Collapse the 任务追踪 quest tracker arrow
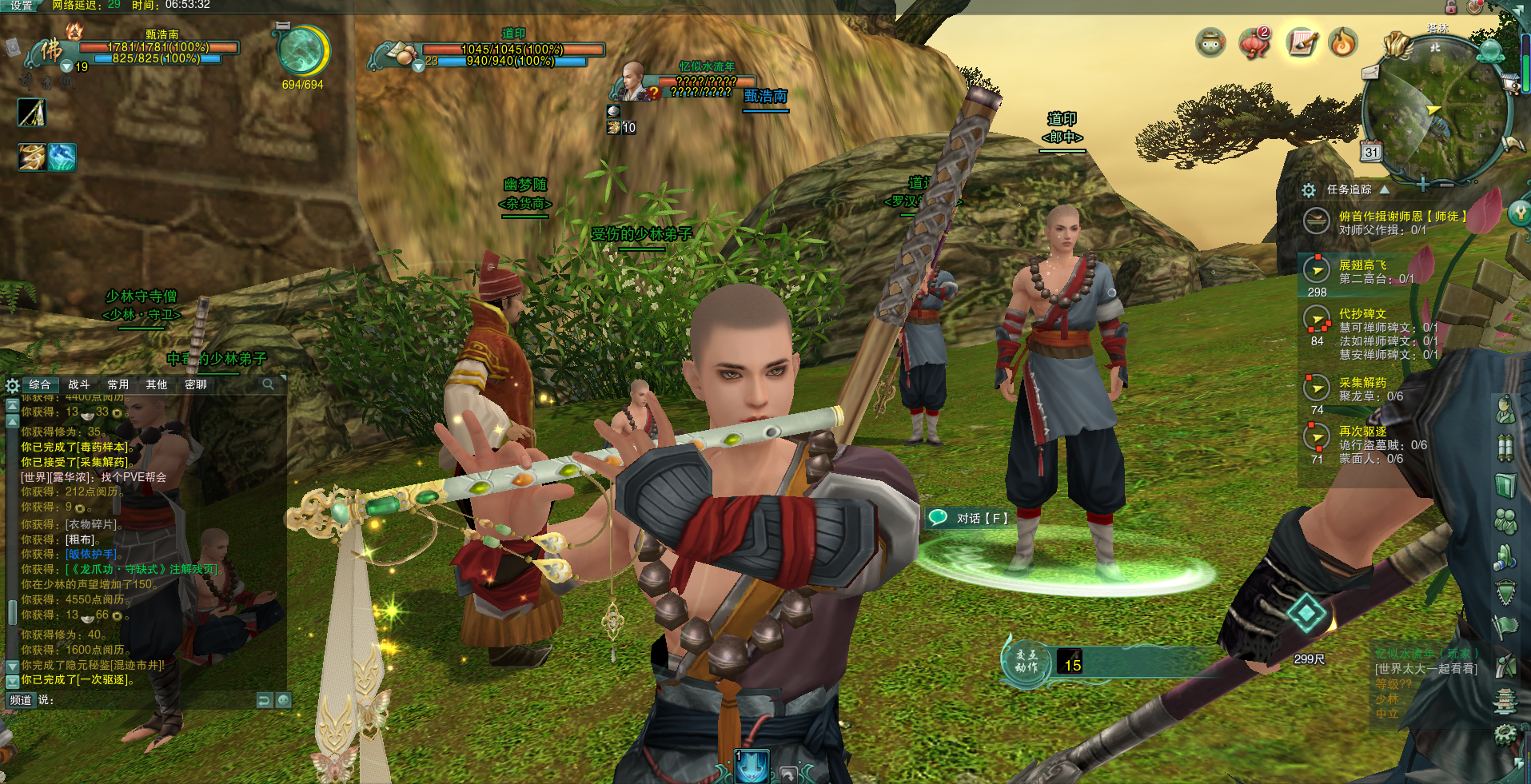This screenshot has height=784, width=1531. [1384, 189]
